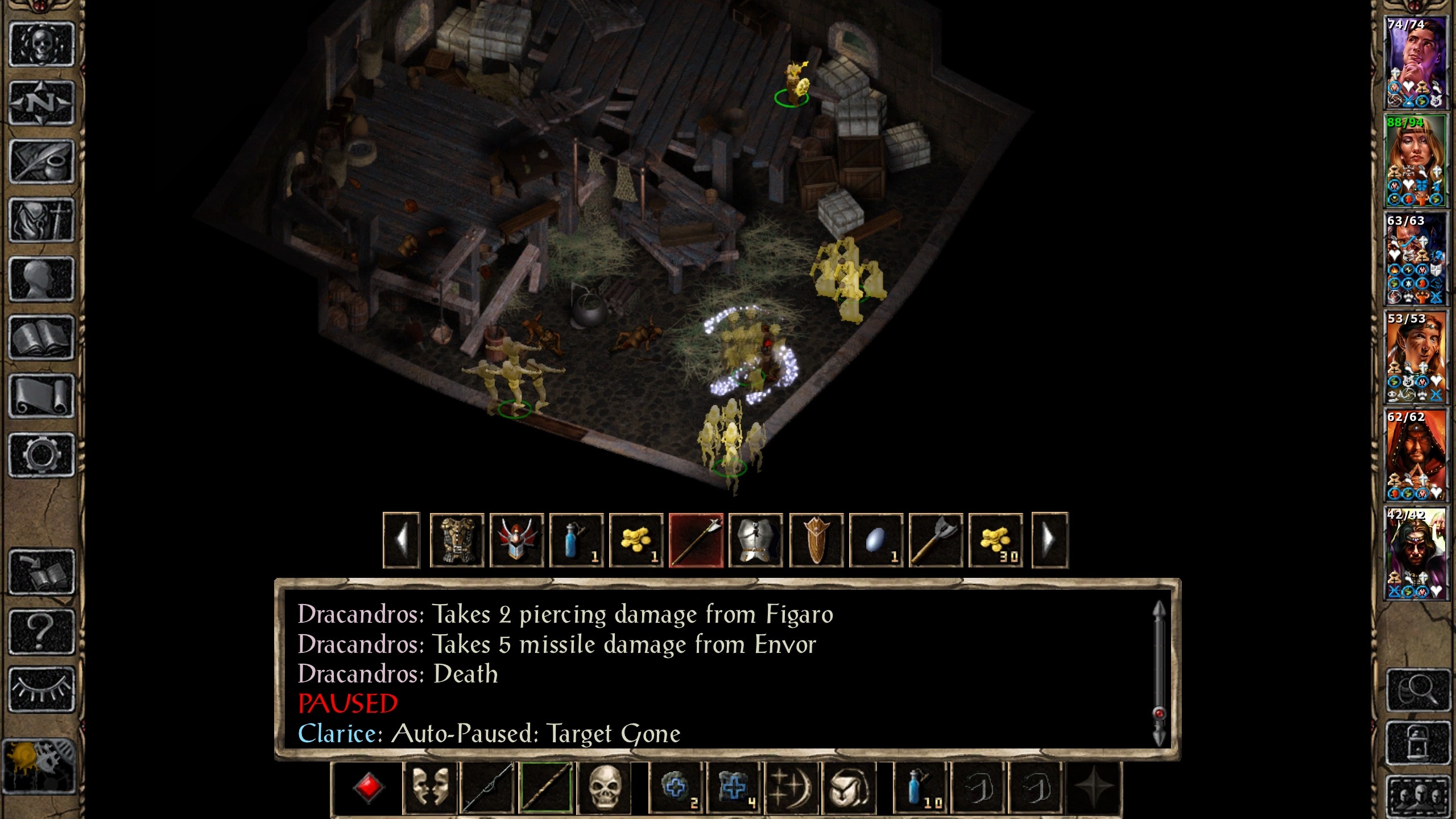The image size is (1456, 819).
Task: Pick up the 30 gold pile
Action: tap(995, 540)
